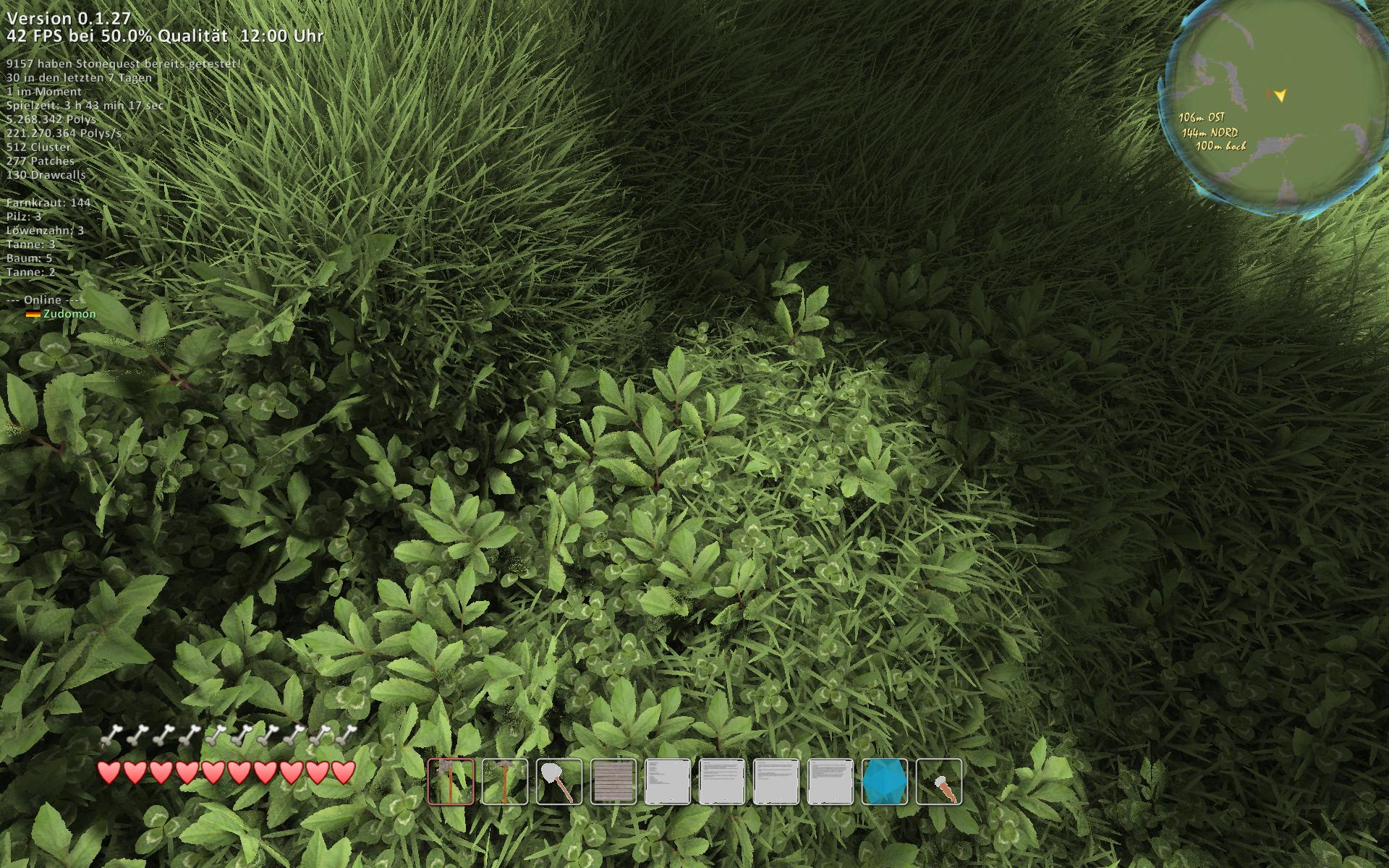Pick the blue crystal hotbar slot
The width and height of the screenshot is (1389, 868).
click(885, 782)
